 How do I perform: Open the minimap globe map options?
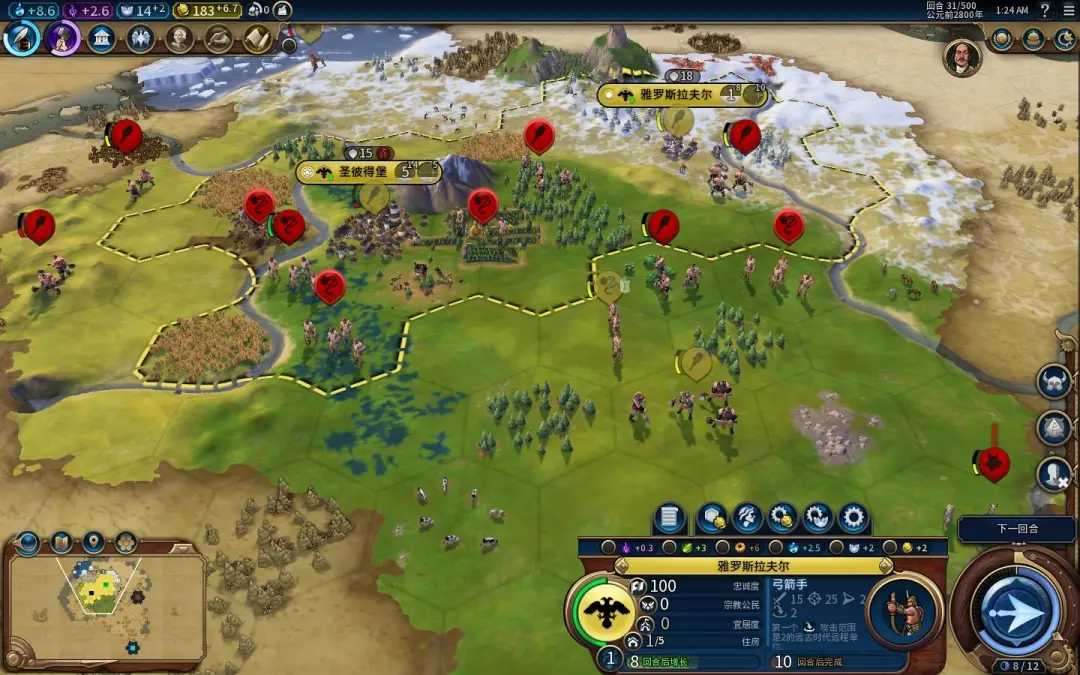28,543
